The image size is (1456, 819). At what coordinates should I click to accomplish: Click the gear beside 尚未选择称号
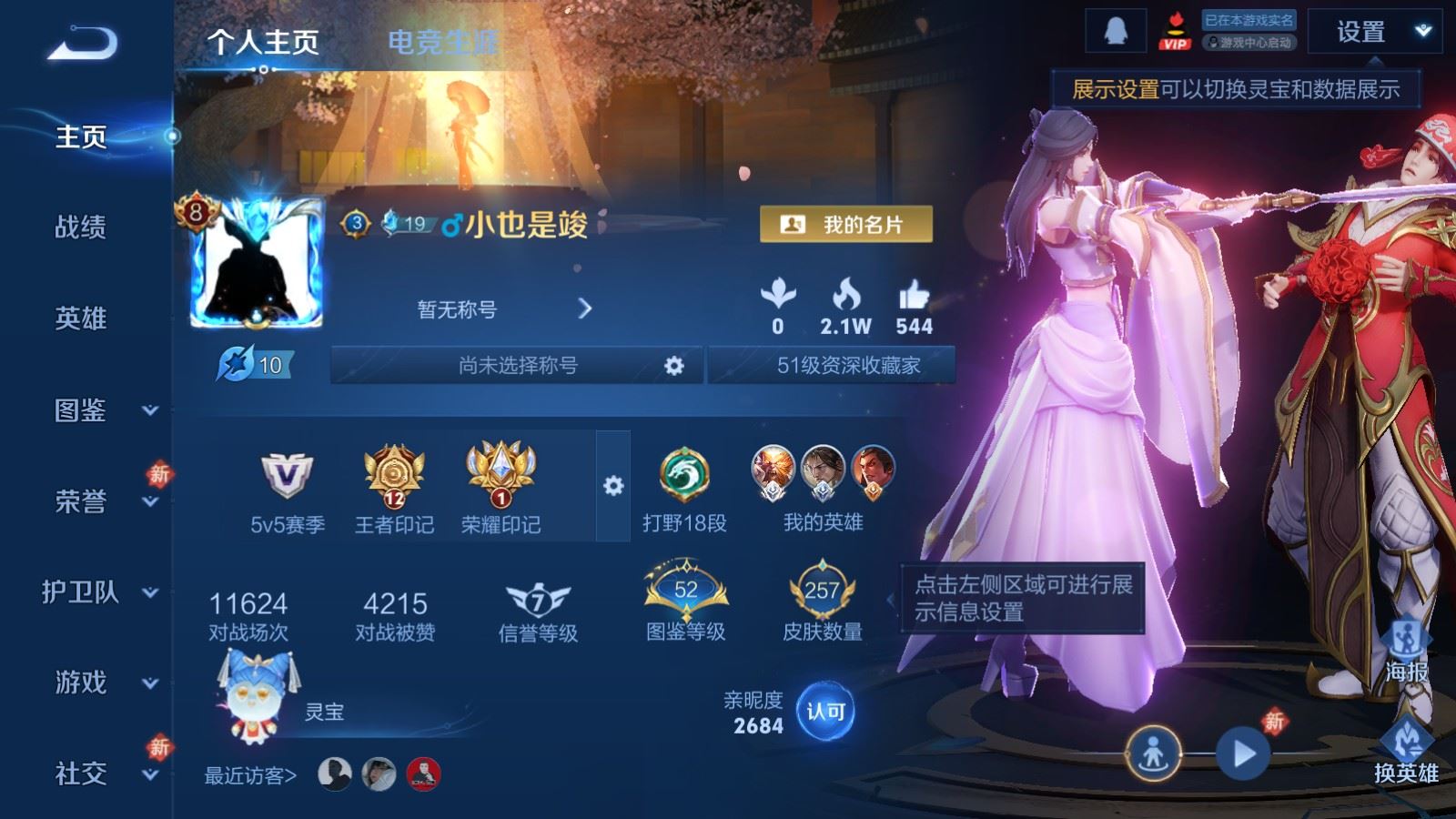[x=675, y=366]
